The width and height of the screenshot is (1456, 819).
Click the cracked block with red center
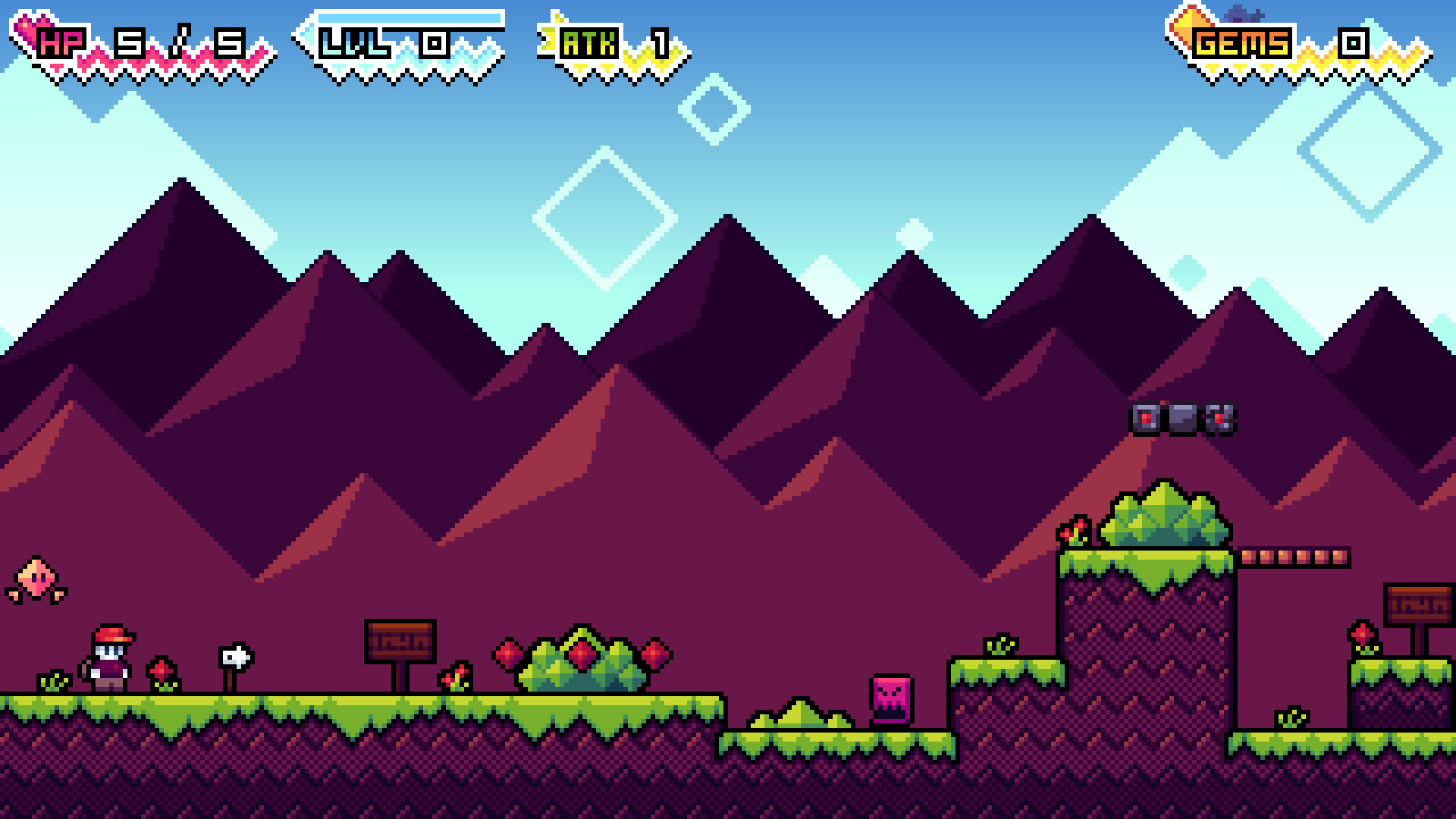[x=1219, y=419]
